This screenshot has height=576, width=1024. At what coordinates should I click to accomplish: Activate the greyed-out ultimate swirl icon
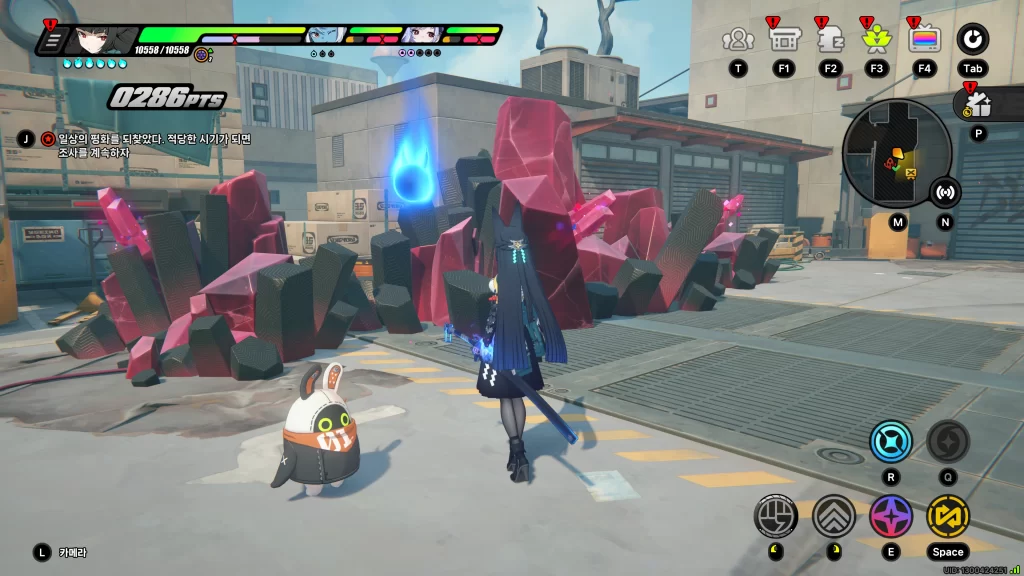947,441
